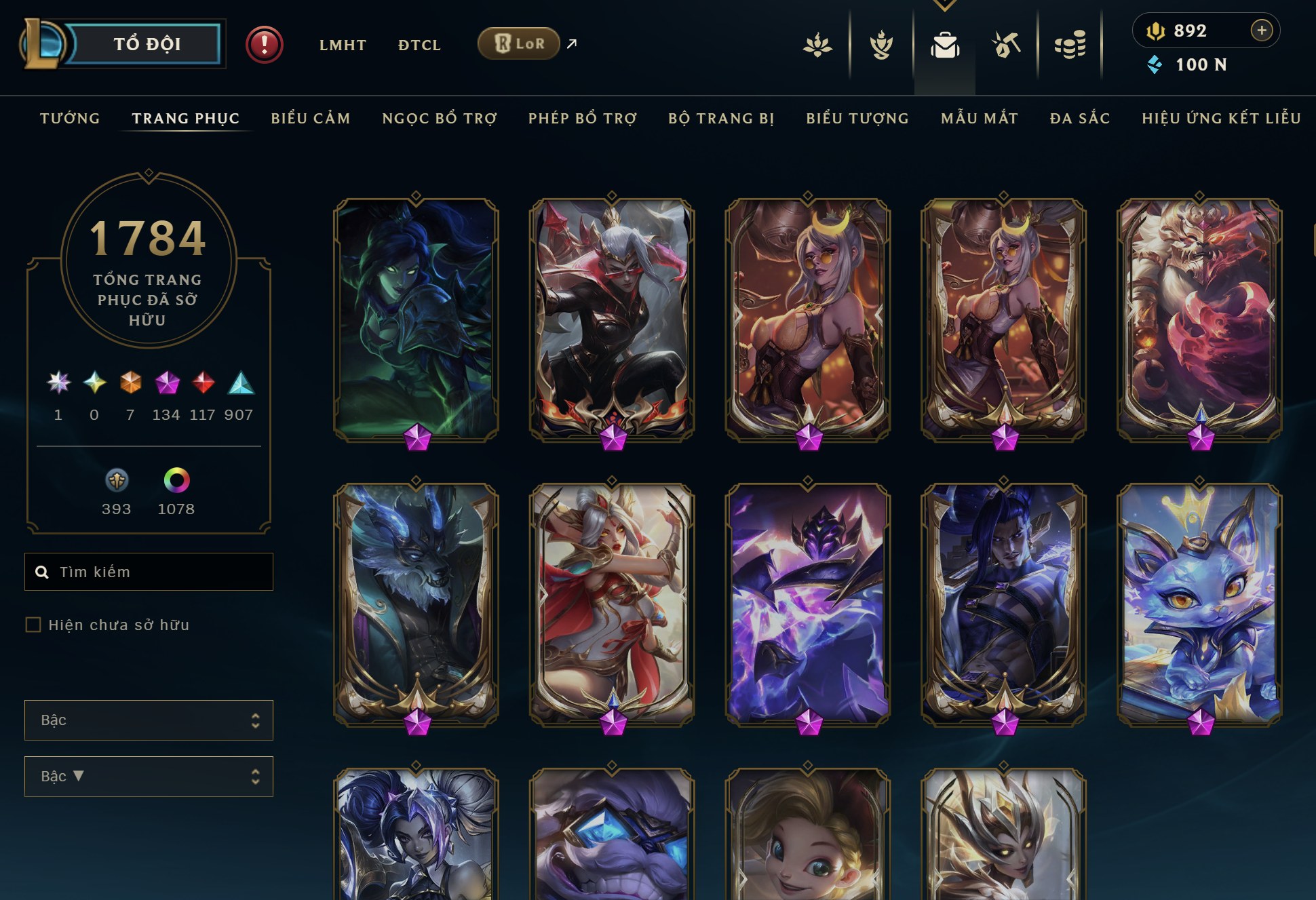Click the 'Tìm kiếm' search field
Viewport: 1316px width, 900px height.
pyautogui.click(x=149, y=571)
